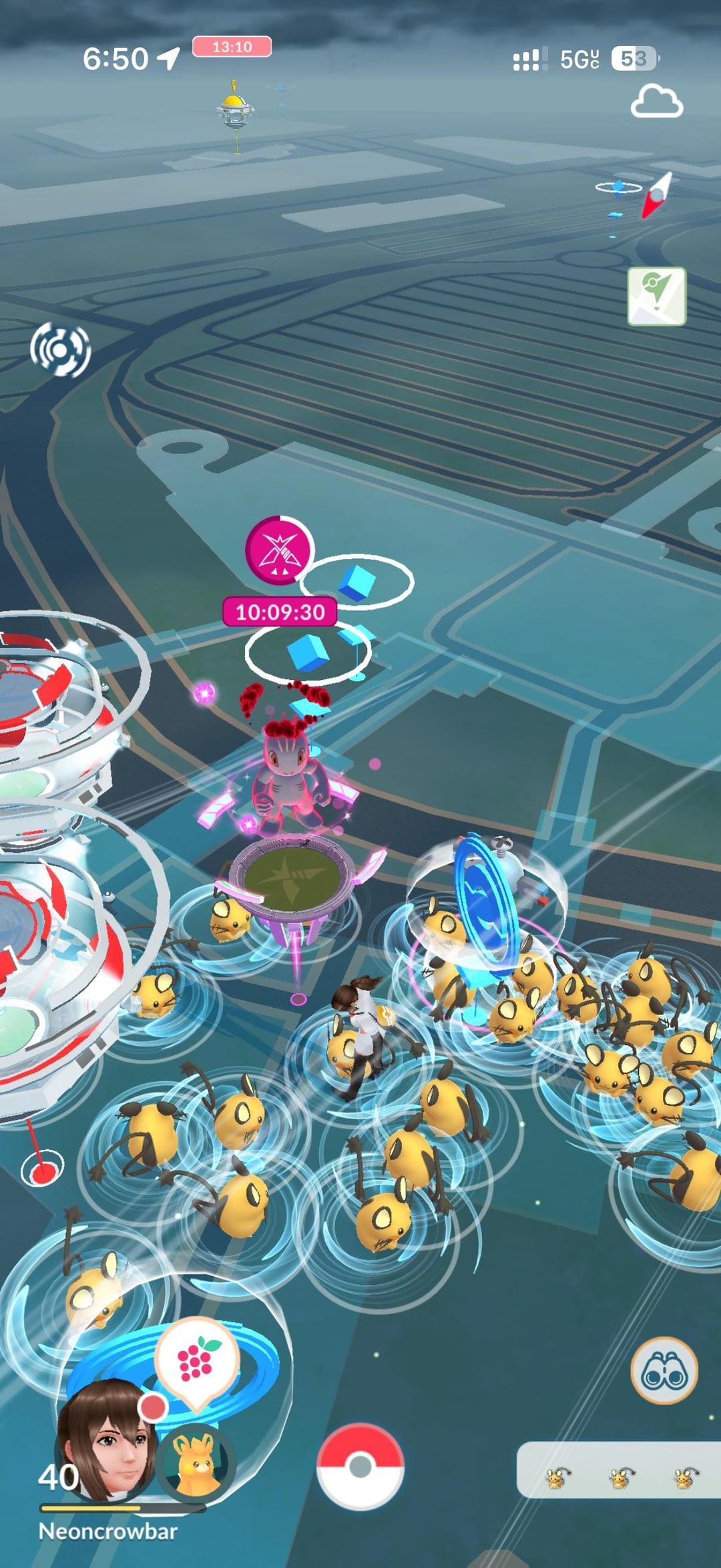Show the cloudy weather info

(x=656, y=102)
